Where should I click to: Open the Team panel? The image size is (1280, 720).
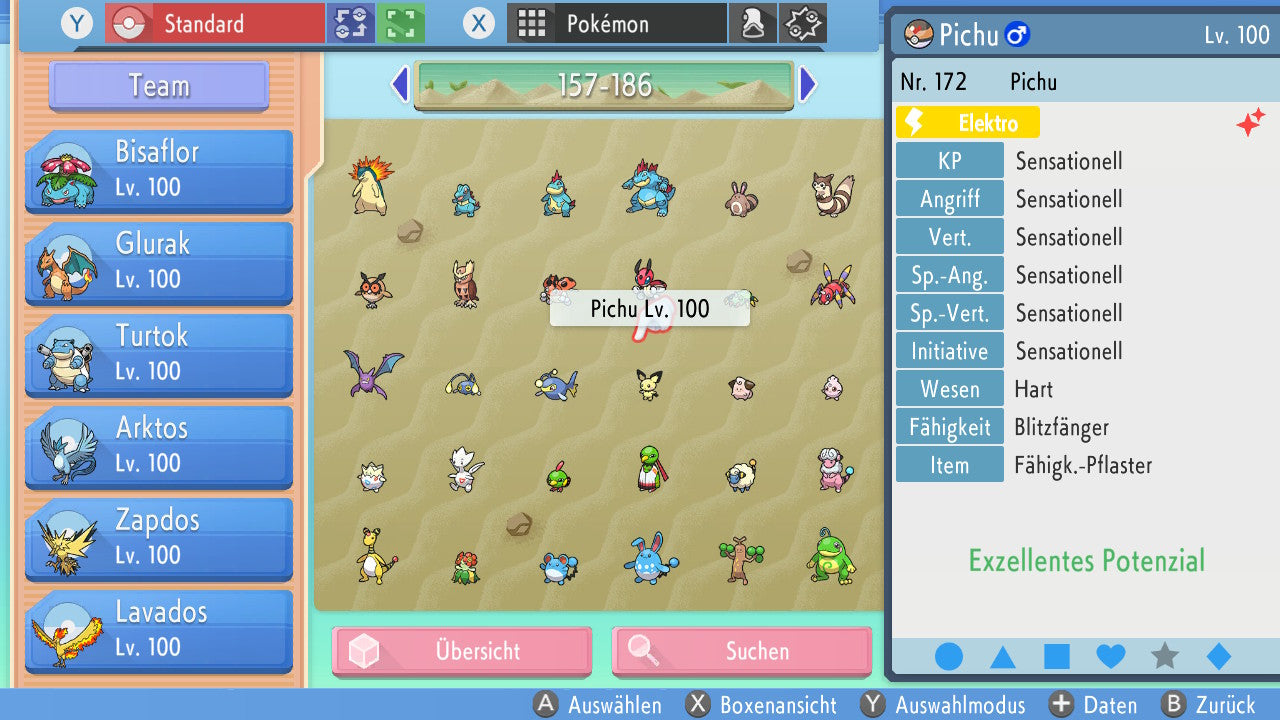pos(159,86)
